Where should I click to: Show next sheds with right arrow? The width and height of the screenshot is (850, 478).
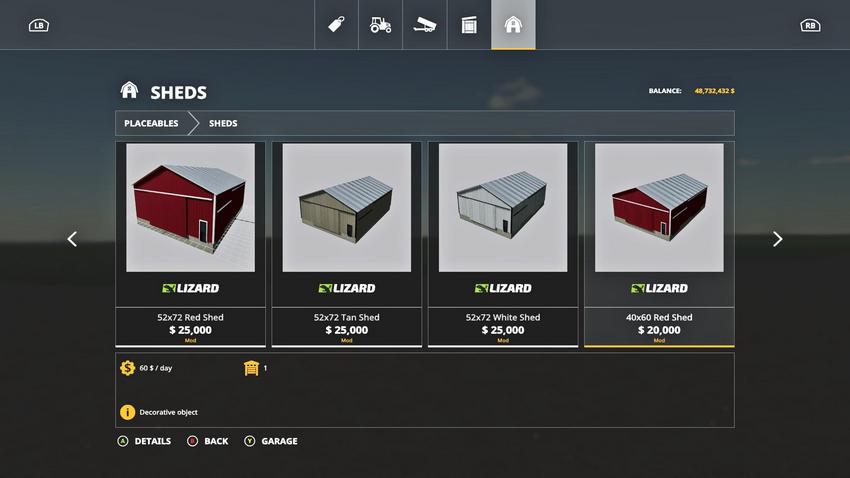pyautogui.click(x=777, y=239)
